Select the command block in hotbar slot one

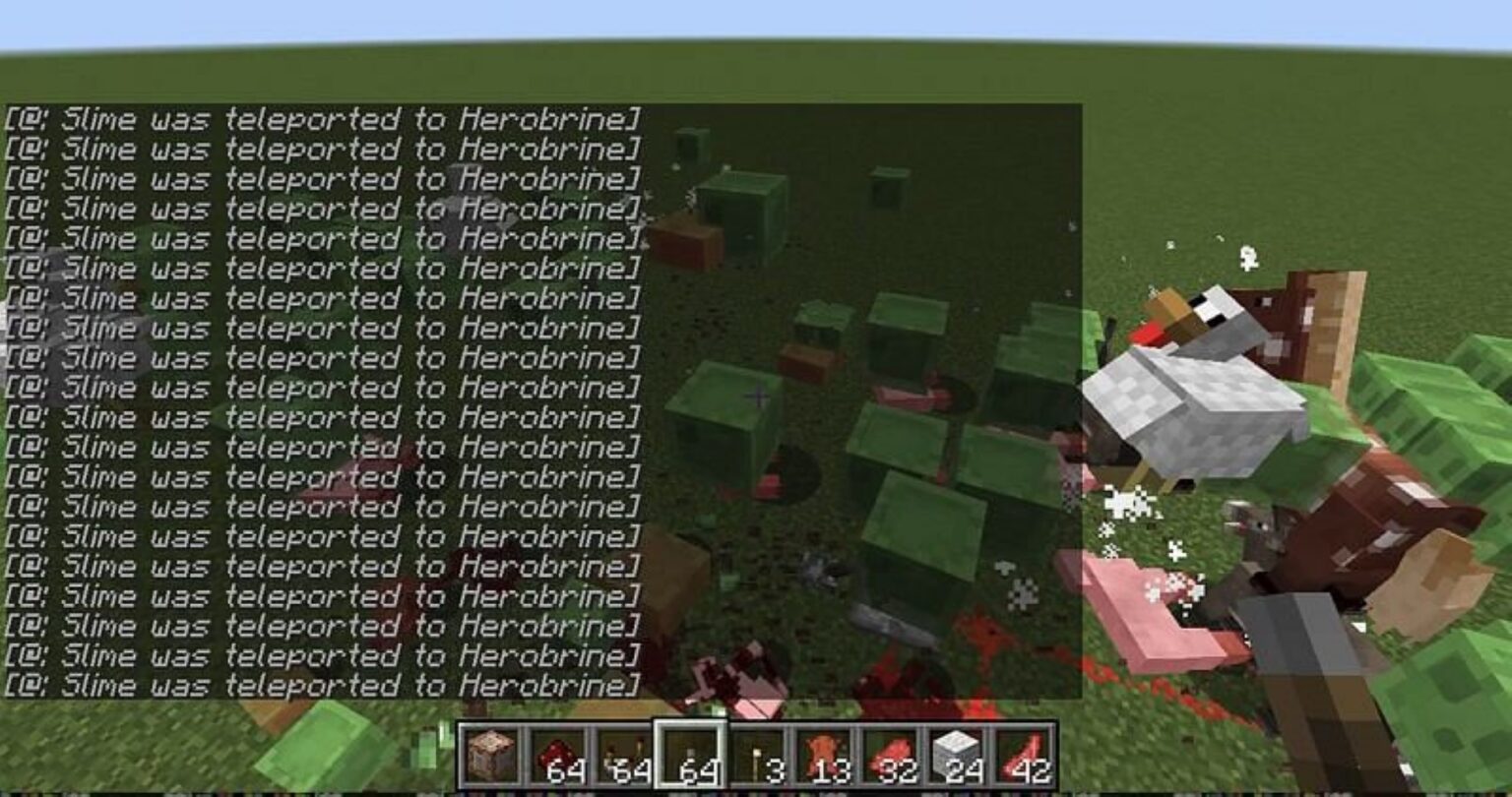pos(492,753)
